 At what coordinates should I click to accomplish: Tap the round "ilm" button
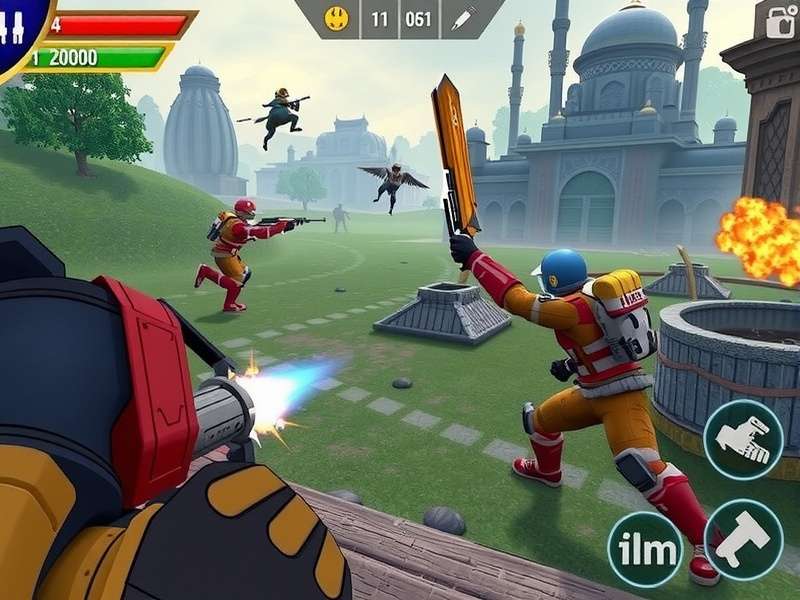(645, 550)
